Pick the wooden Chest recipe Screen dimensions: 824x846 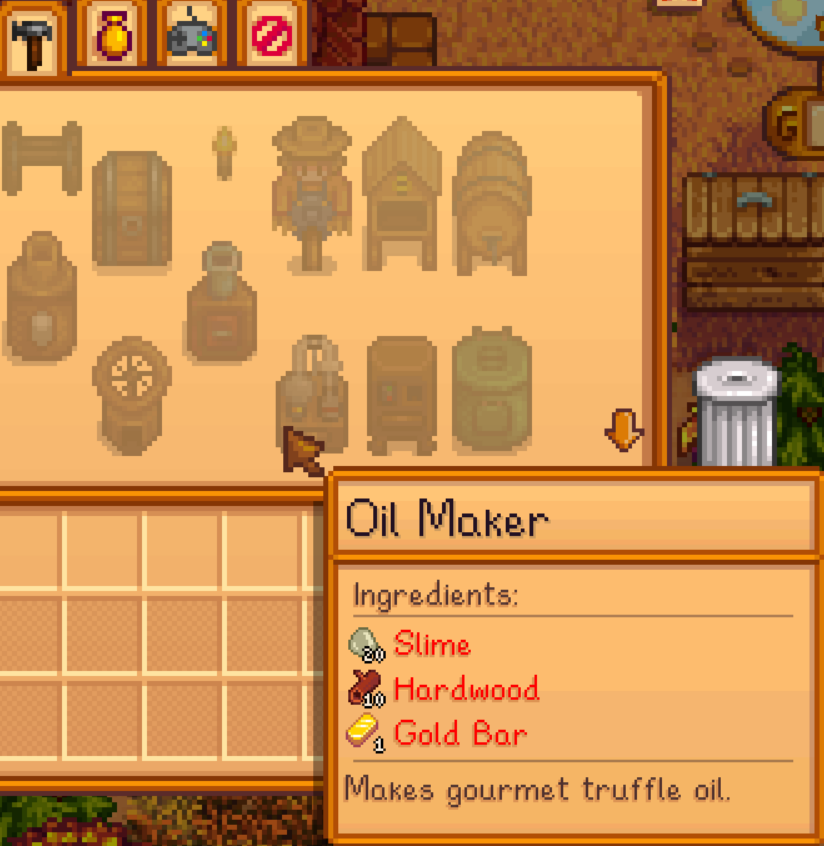pyautogui.click(x=131, y=210)
